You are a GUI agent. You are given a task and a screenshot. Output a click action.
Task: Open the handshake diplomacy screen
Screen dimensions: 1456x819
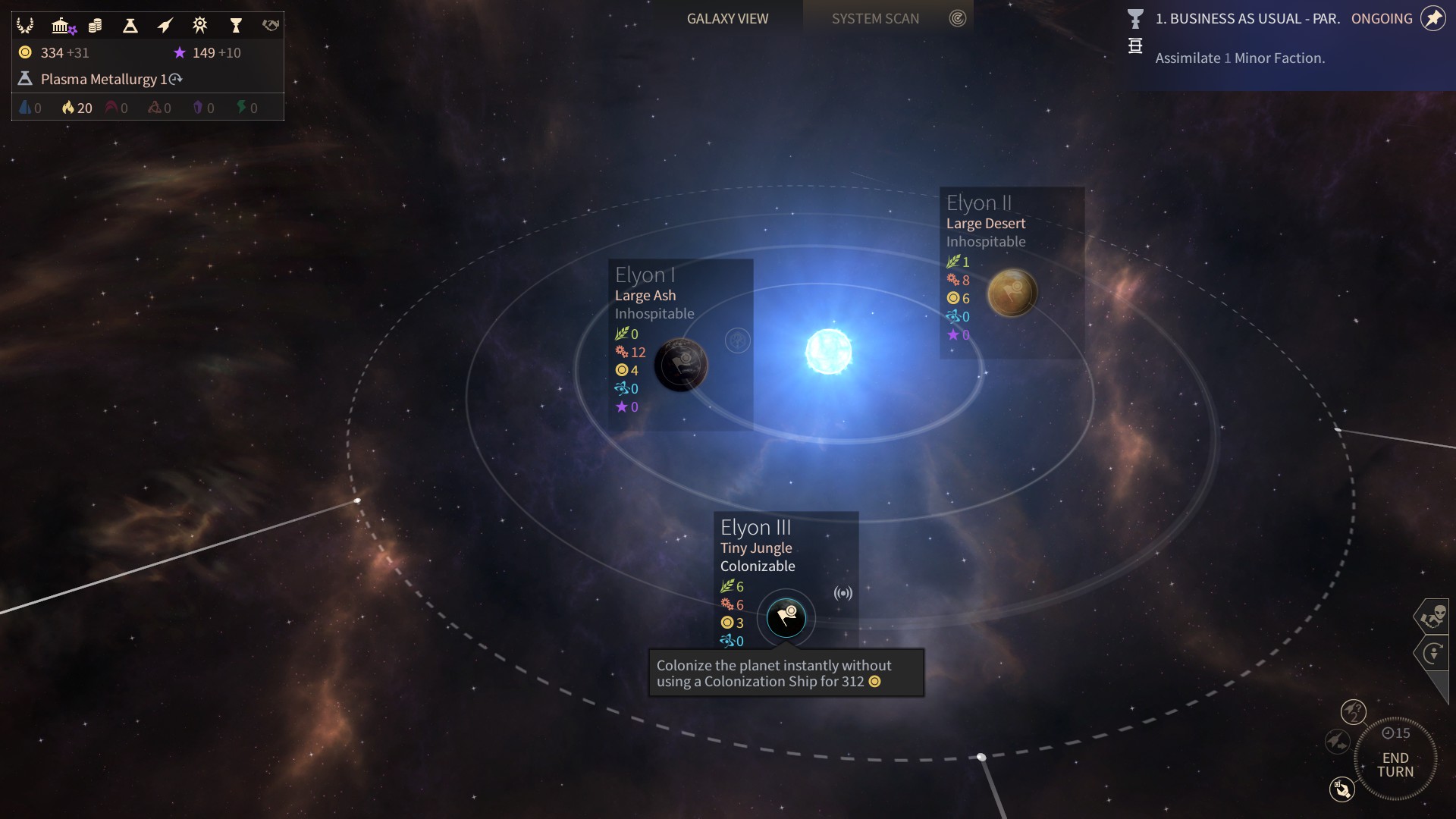point(271,26)
